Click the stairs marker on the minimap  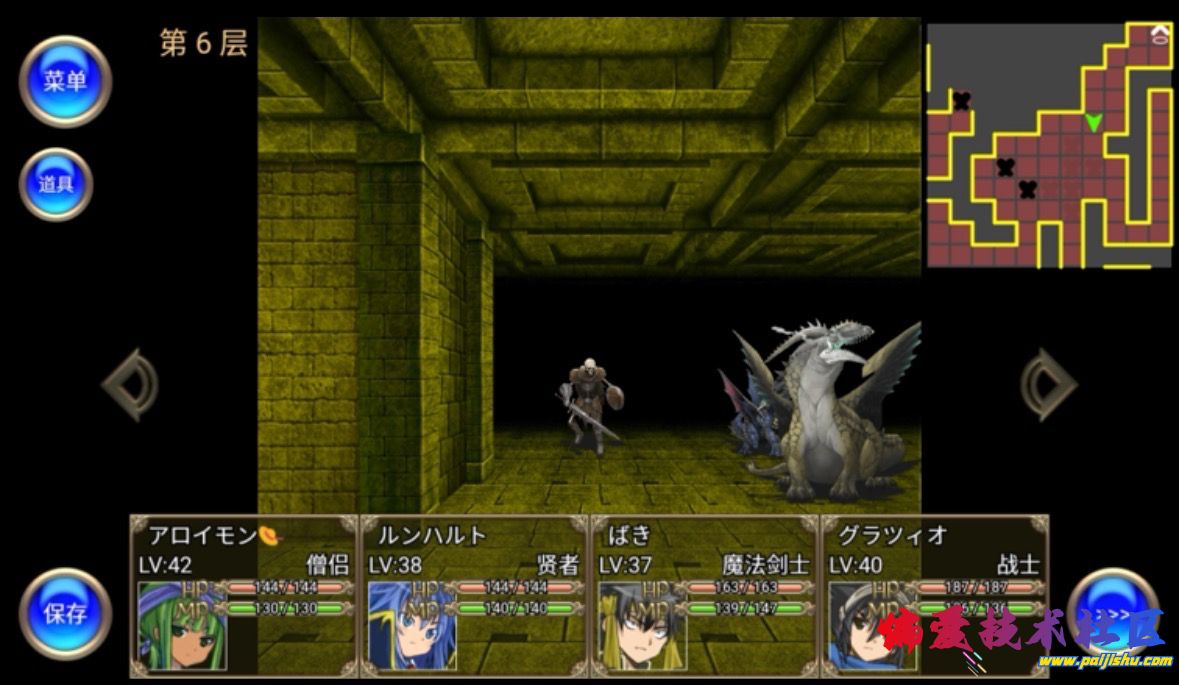[x=1159, y=36]
